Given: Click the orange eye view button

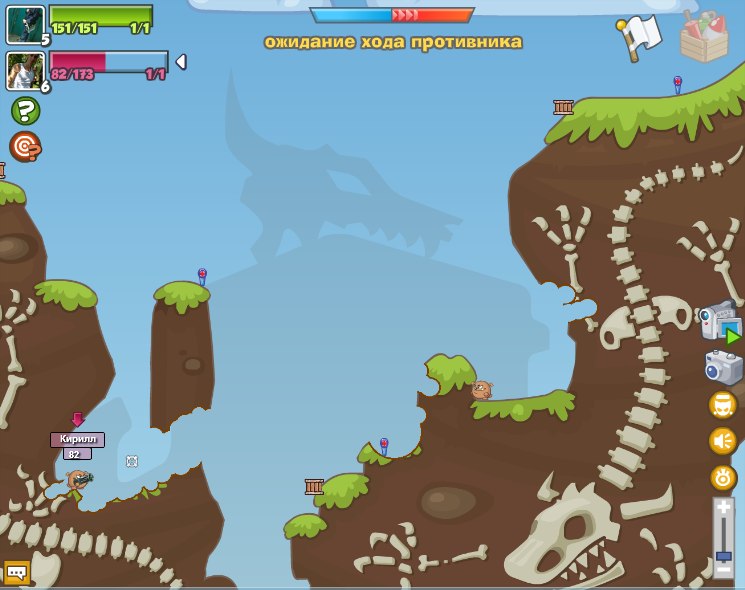Looking at the screenshot, I should pos(723,477).
